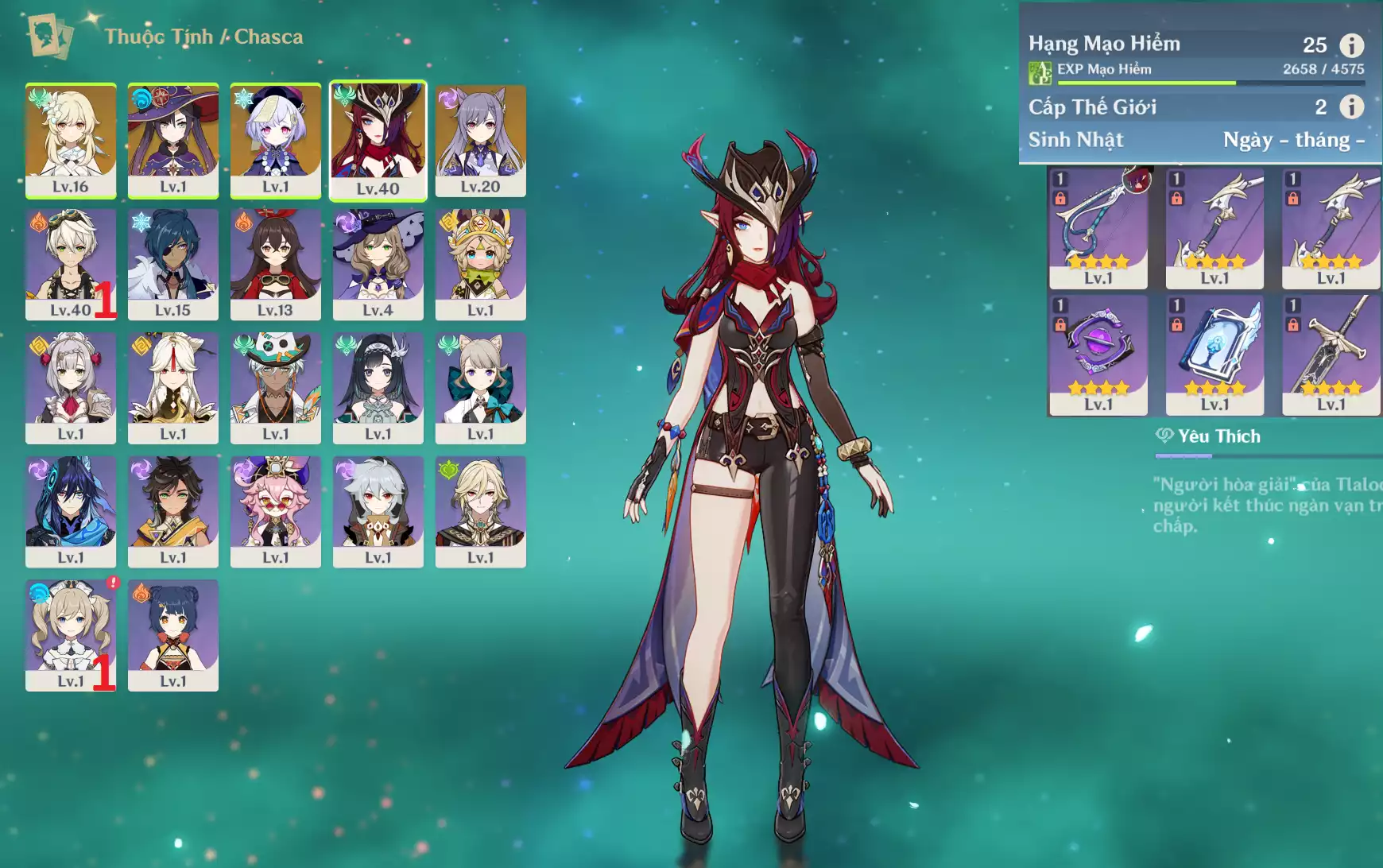Choose Kaeya's Lv.15 portrait
This screenshot has width=1383, height=868.
click(x=173, y=264)
